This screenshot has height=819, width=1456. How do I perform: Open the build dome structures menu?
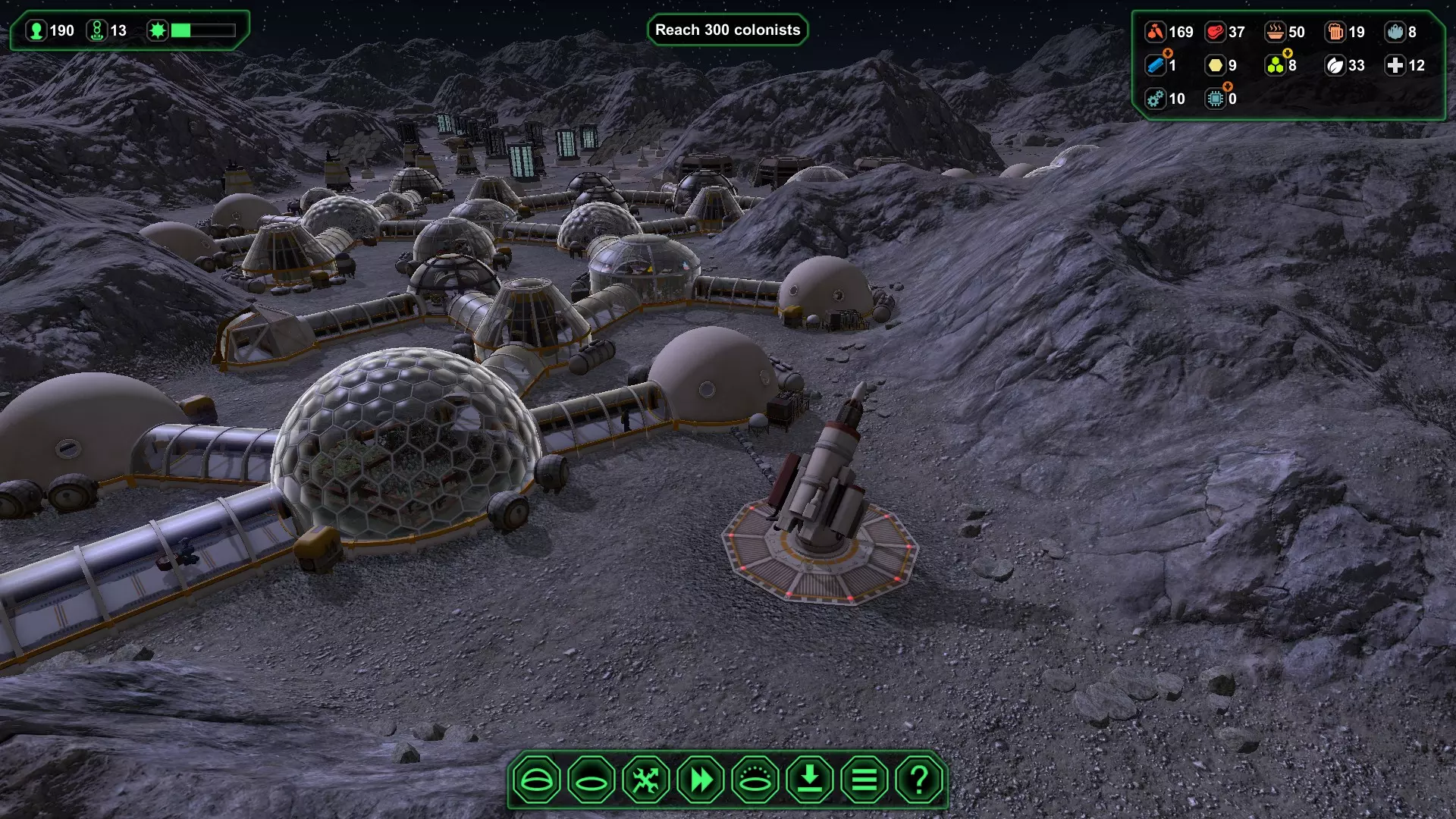pyautogui.click(x=536, y=780)
